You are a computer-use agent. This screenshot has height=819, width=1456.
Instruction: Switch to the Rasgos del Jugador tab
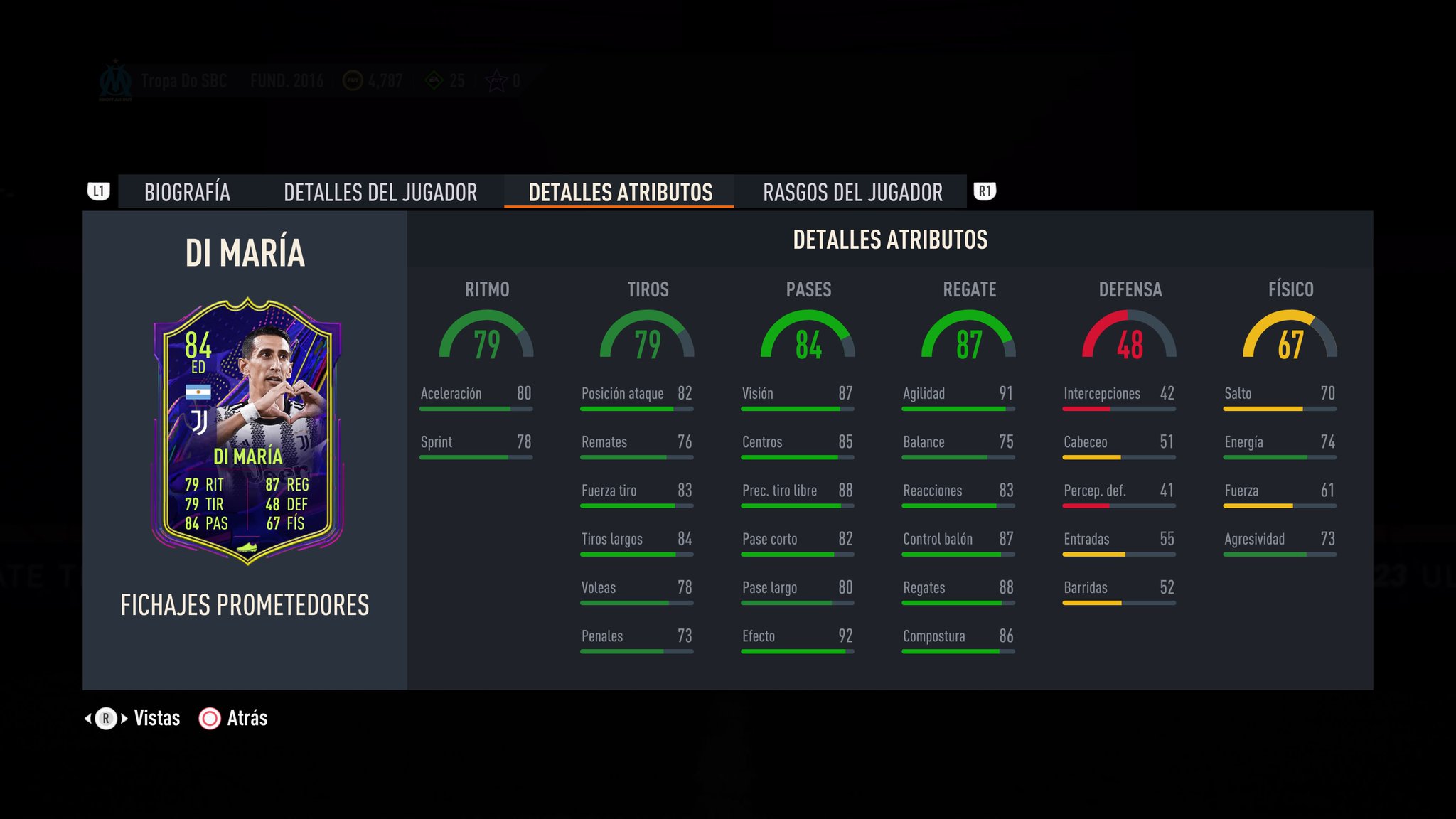852,191
